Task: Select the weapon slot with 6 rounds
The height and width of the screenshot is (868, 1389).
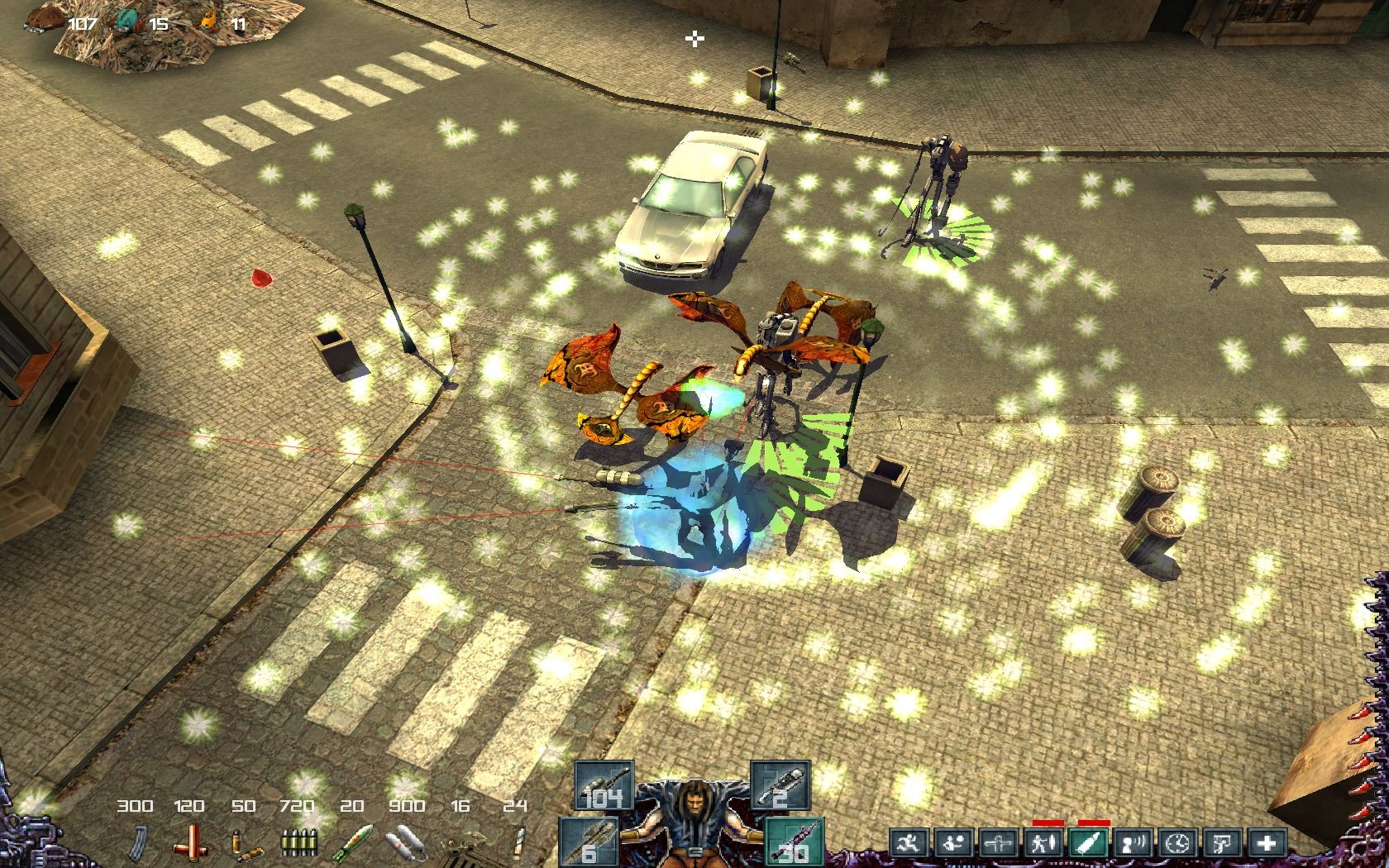Action: click(589, 842)
